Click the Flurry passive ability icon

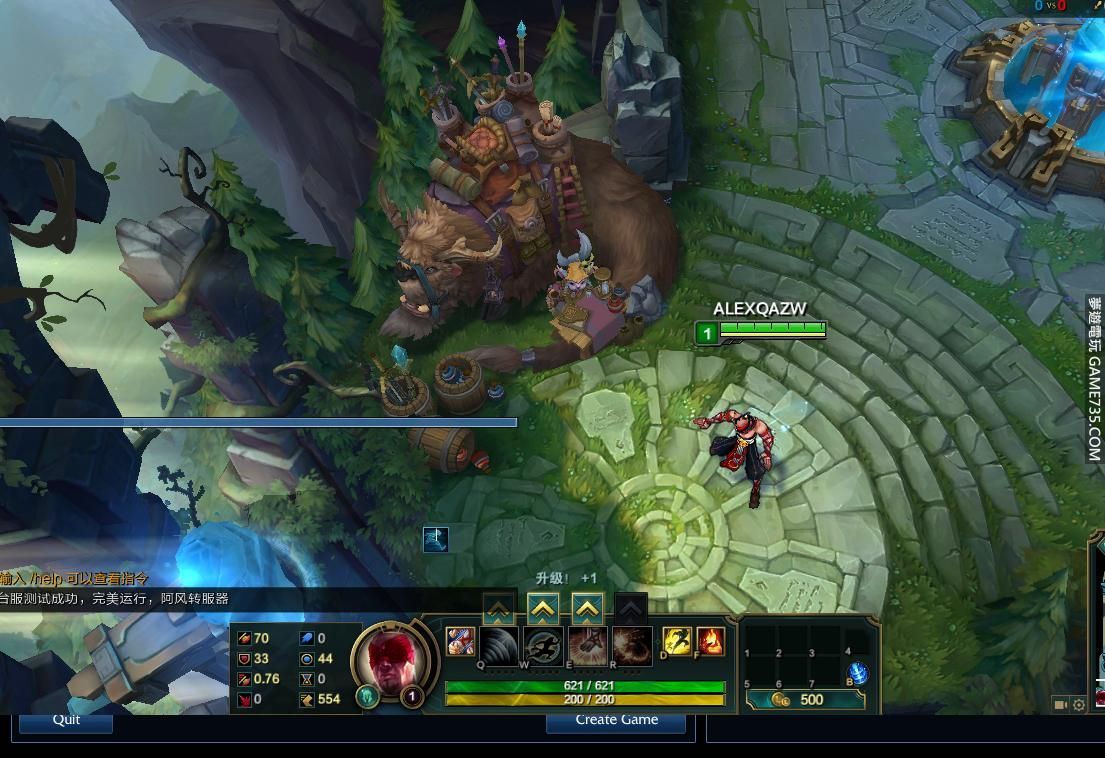coord(460,641)
